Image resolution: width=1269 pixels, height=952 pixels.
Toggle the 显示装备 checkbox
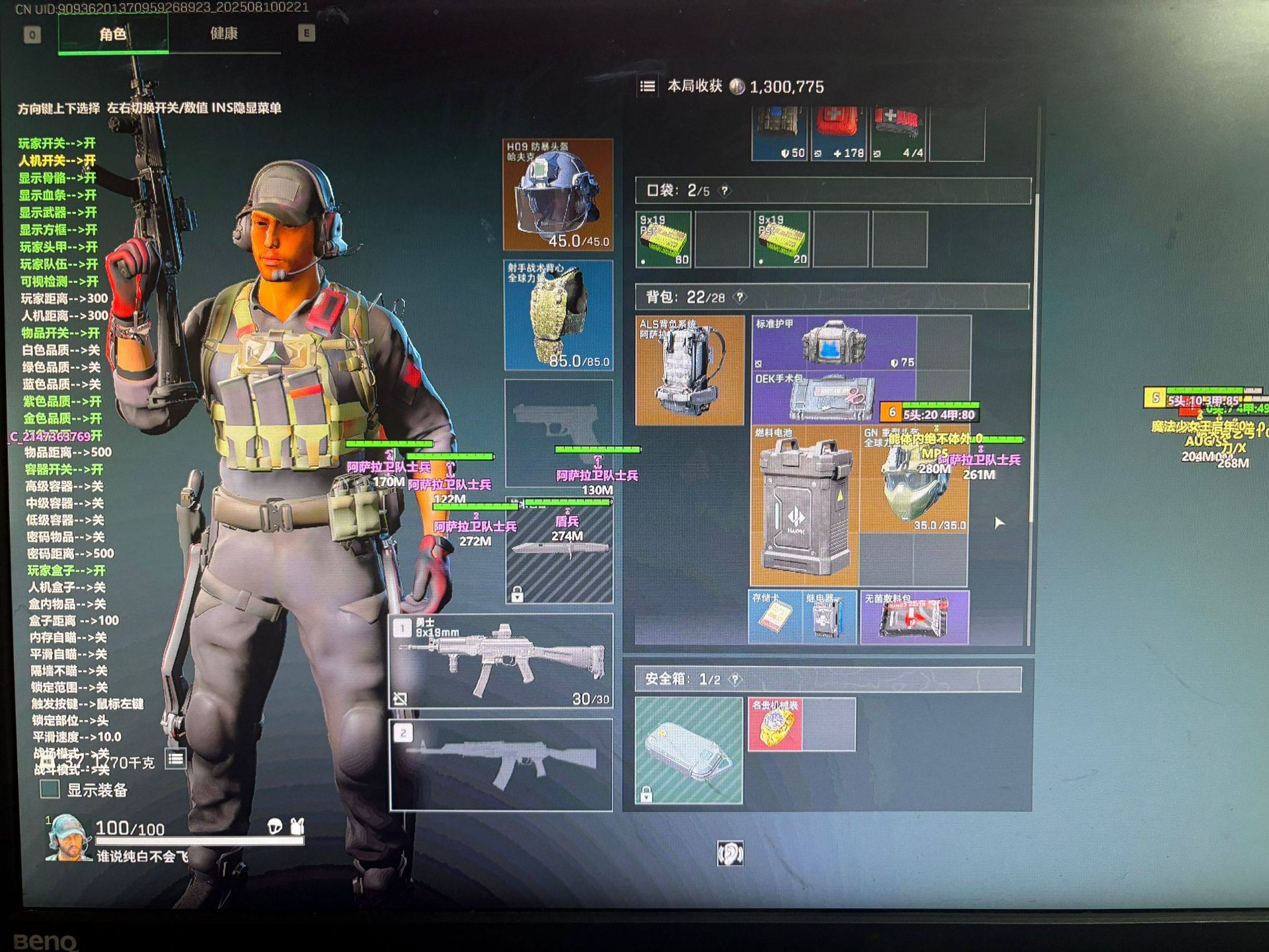(50, 789)
